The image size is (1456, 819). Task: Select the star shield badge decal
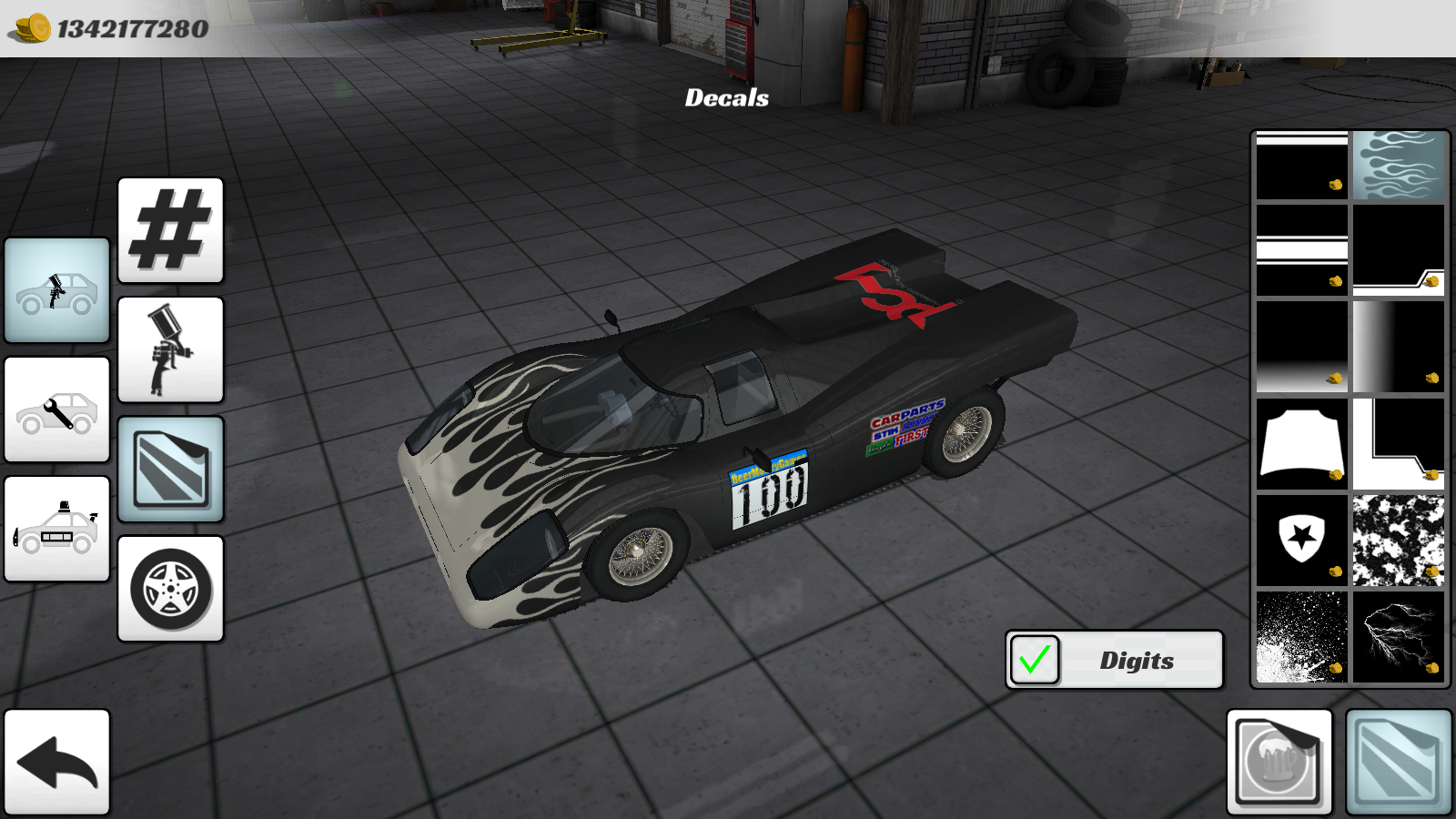pyautogui.click(x=1300, y=540)
